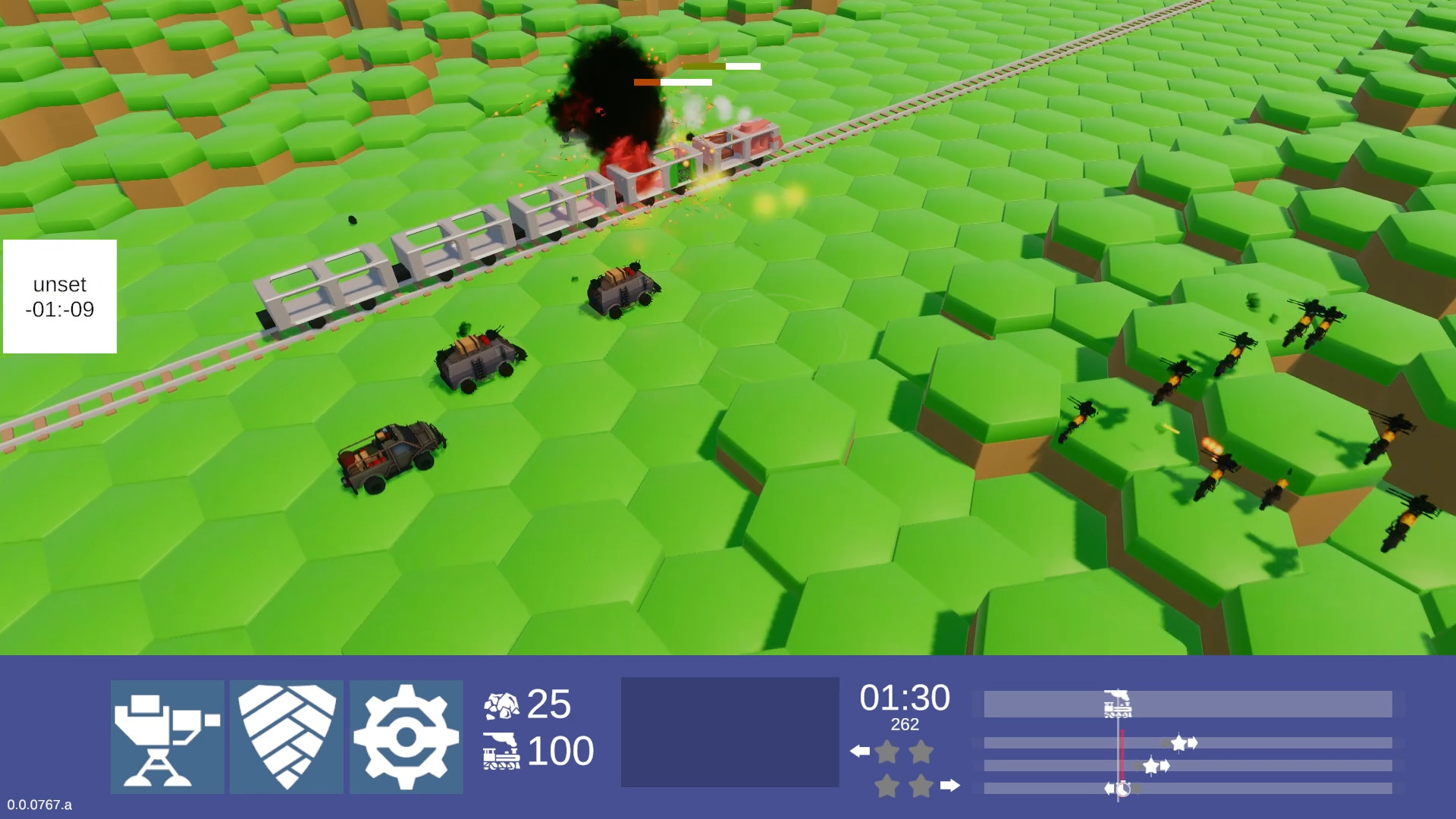
Task: Click the 01:30 countdown timer
Action: point(906,698)
